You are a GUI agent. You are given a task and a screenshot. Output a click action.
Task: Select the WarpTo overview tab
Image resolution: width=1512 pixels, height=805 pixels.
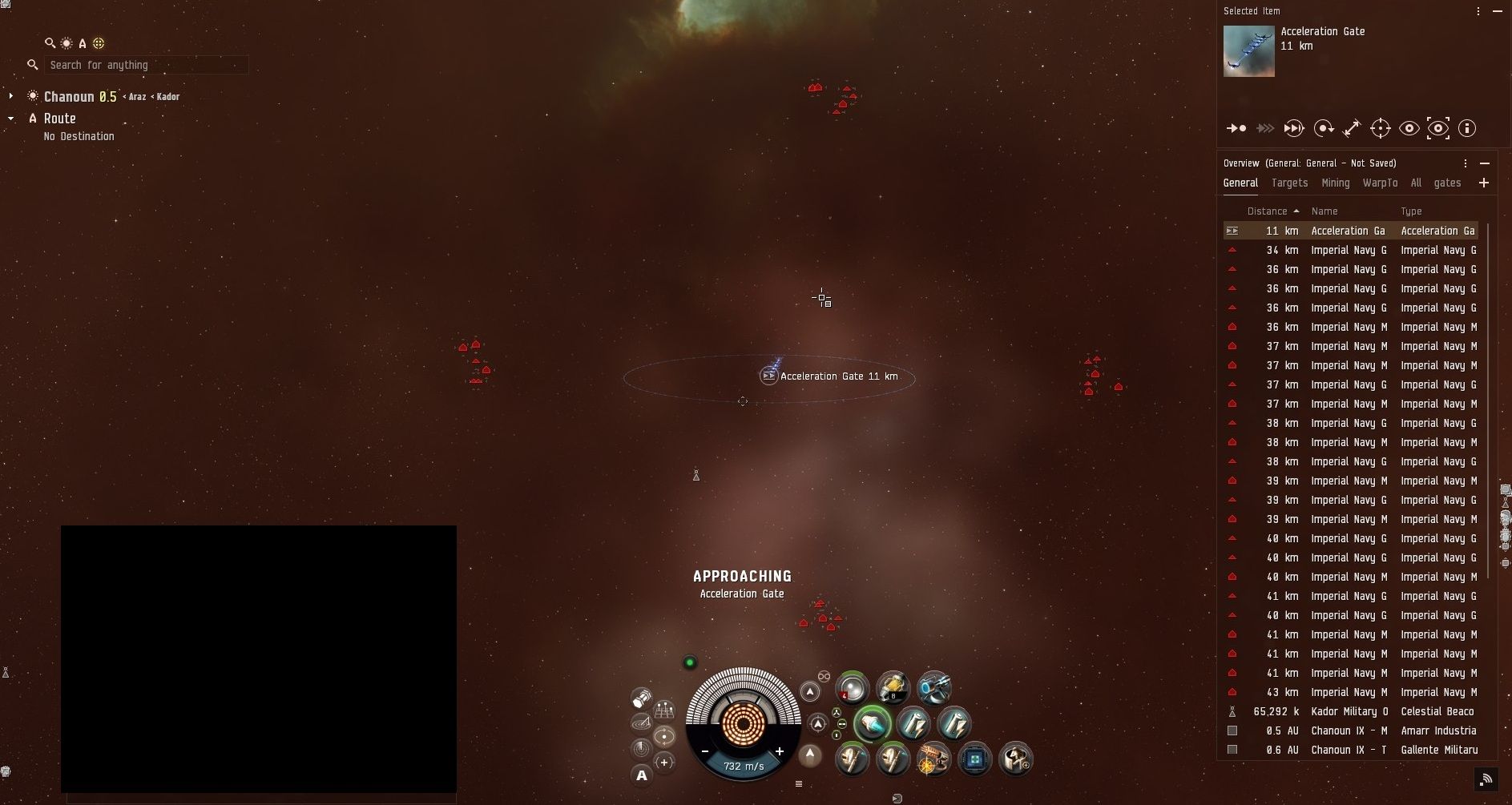(1380, 183)
